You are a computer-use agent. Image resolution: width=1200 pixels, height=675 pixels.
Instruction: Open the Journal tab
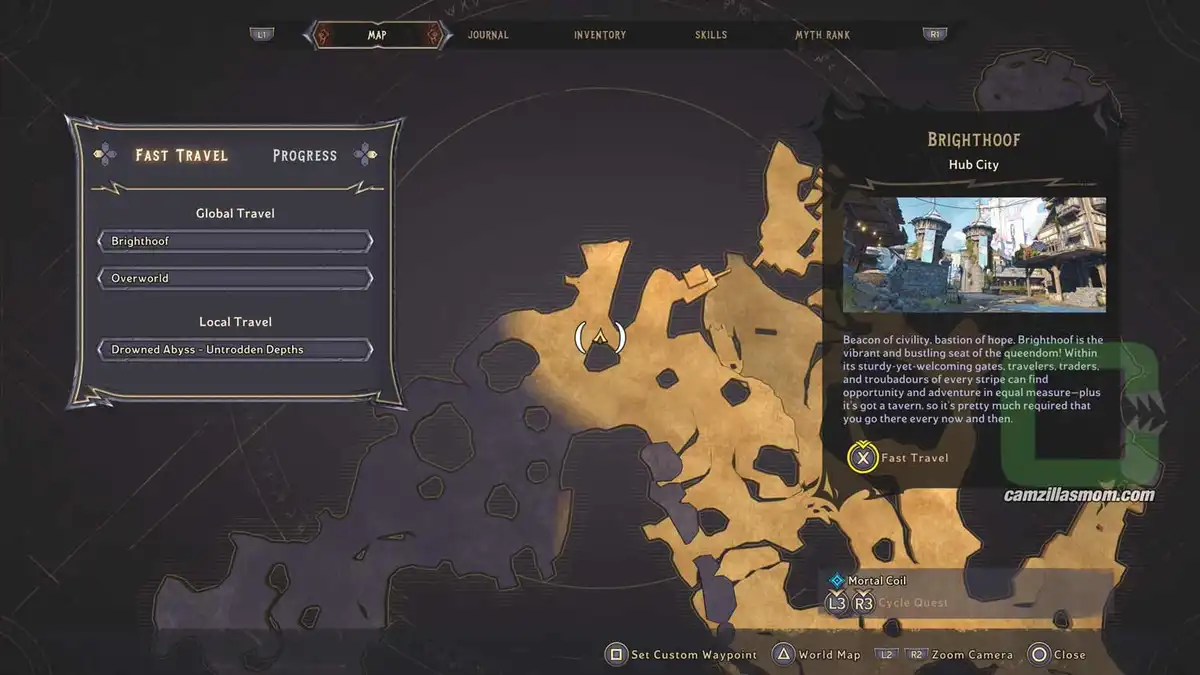pos(488,35)
